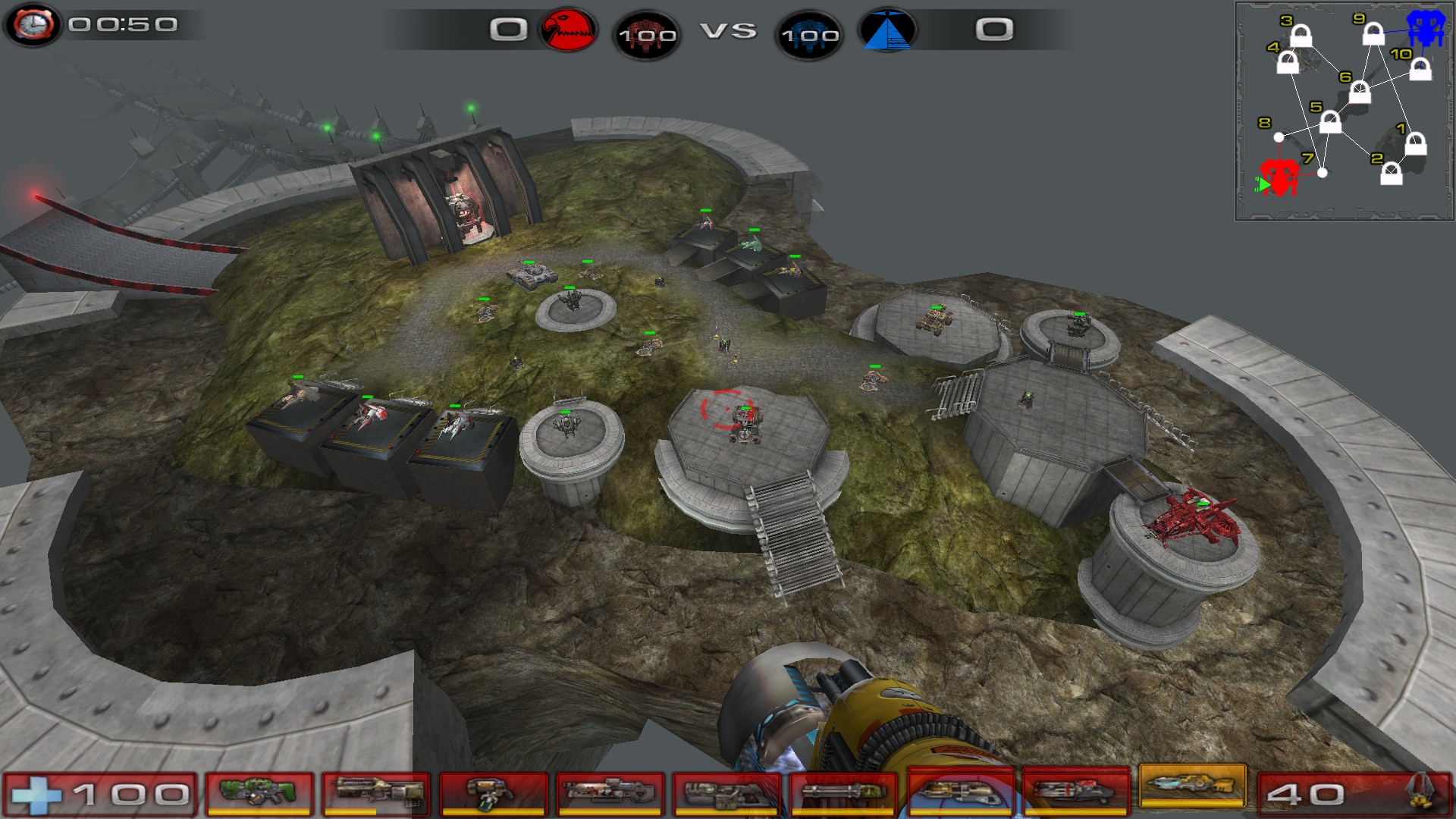Click the blue team pyramid emblem
This screenshot has width=1456, height=819.
click(x=887, y=30)
